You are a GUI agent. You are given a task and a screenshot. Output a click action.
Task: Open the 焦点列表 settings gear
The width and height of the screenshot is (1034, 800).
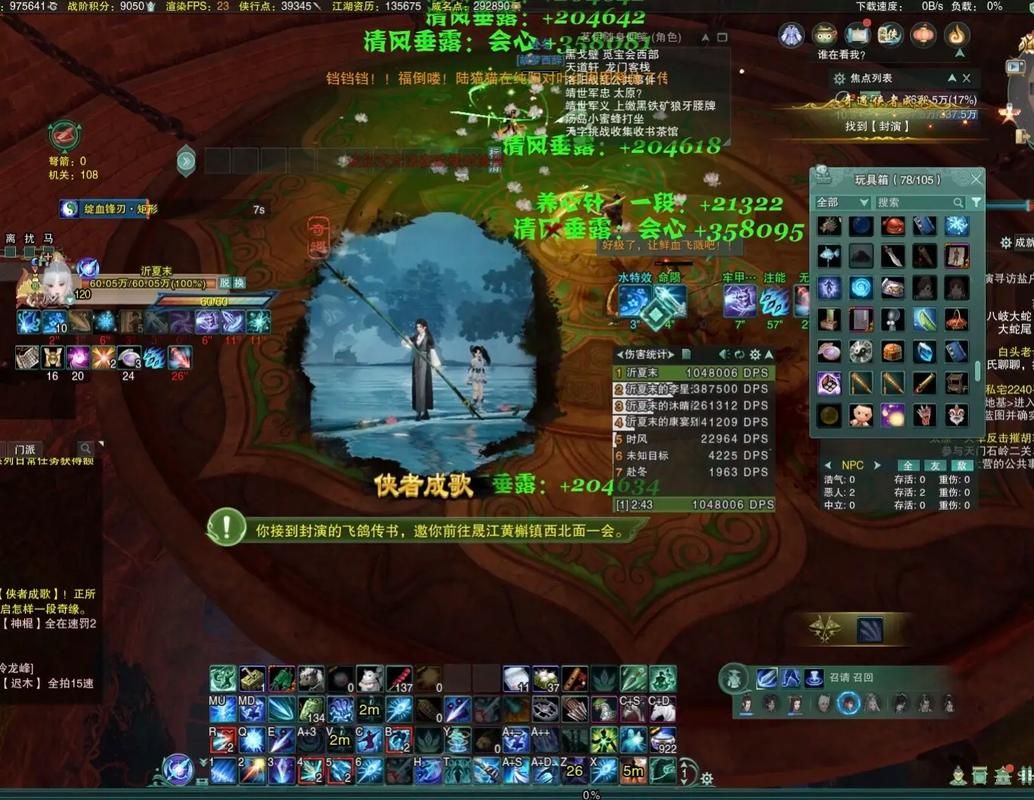[839, 78]
